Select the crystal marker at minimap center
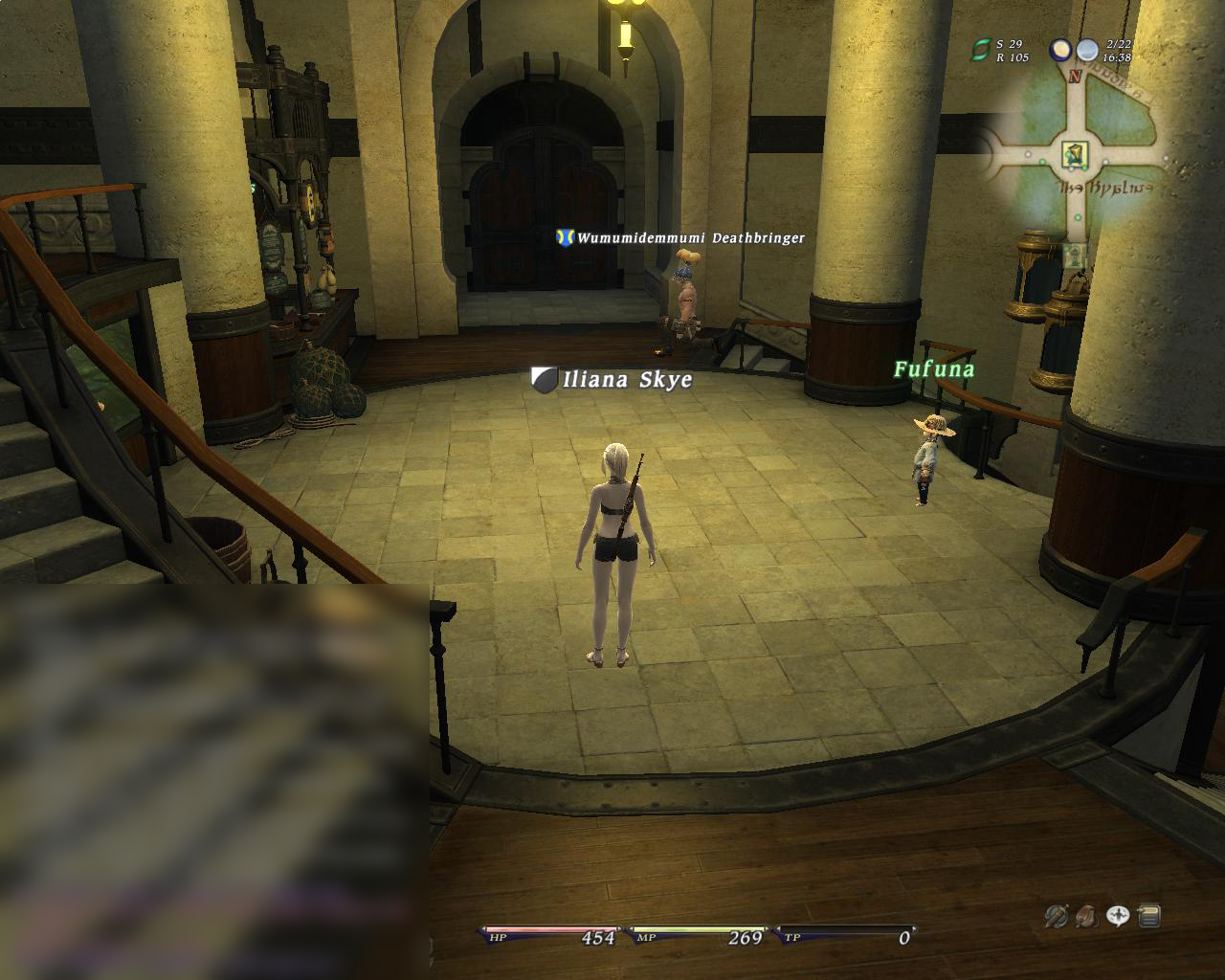The image size is (1225, 980). 1075,153
